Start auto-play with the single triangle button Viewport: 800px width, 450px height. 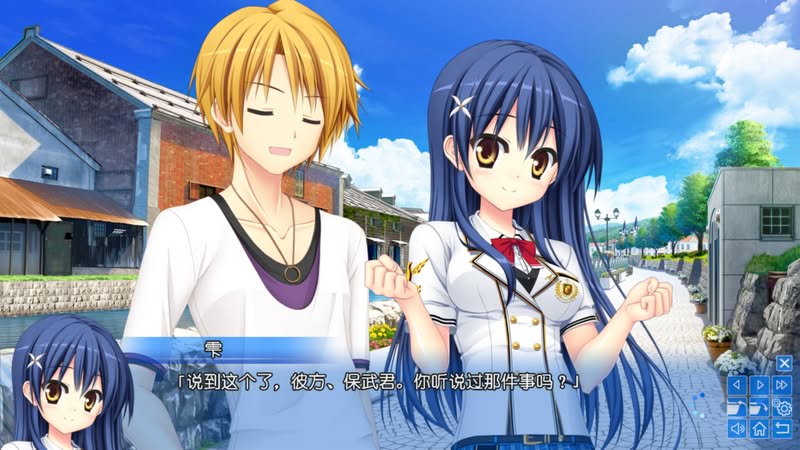point(760,385)
